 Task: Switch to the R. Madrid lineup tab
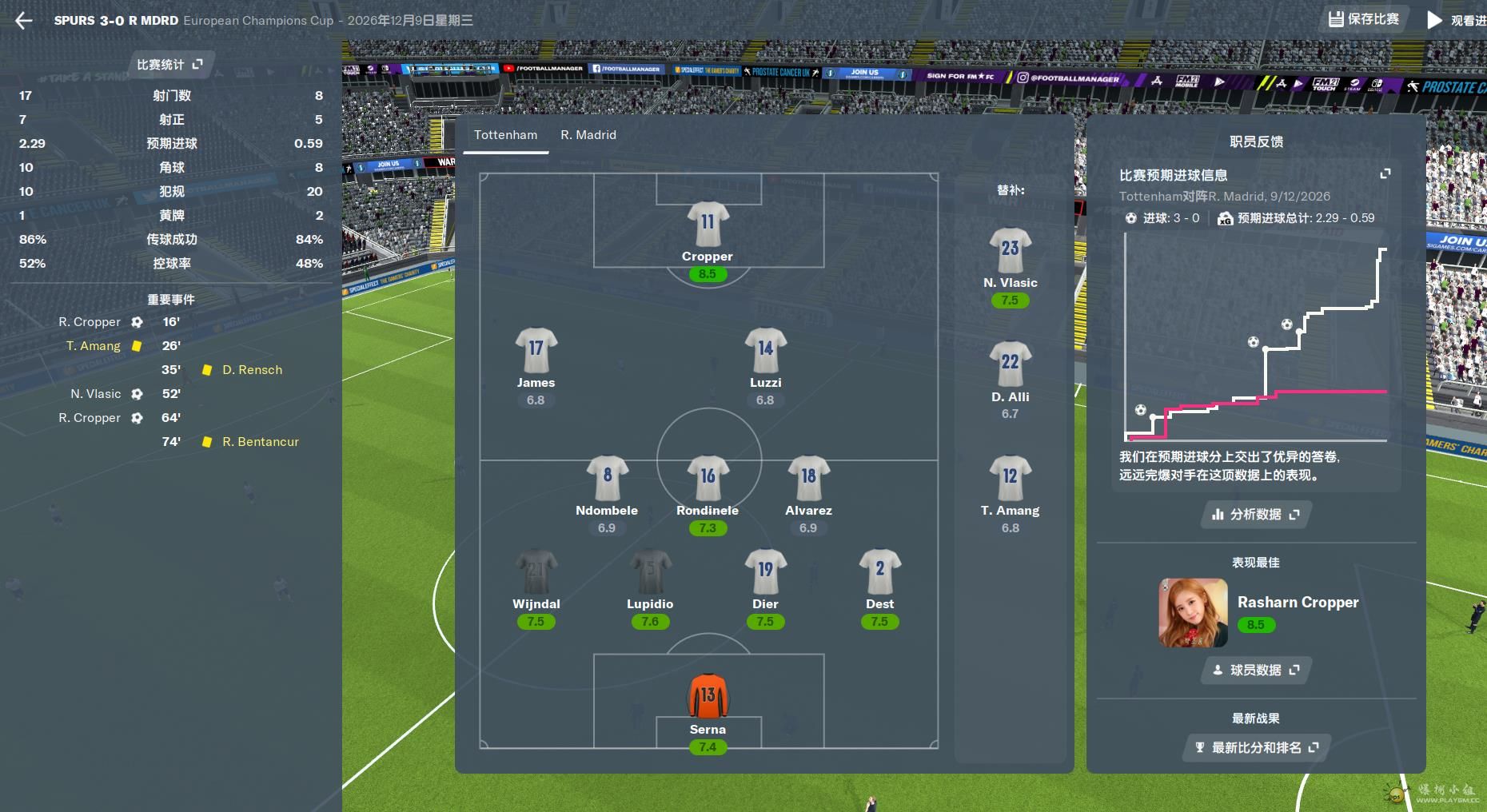tap(588, 135)
